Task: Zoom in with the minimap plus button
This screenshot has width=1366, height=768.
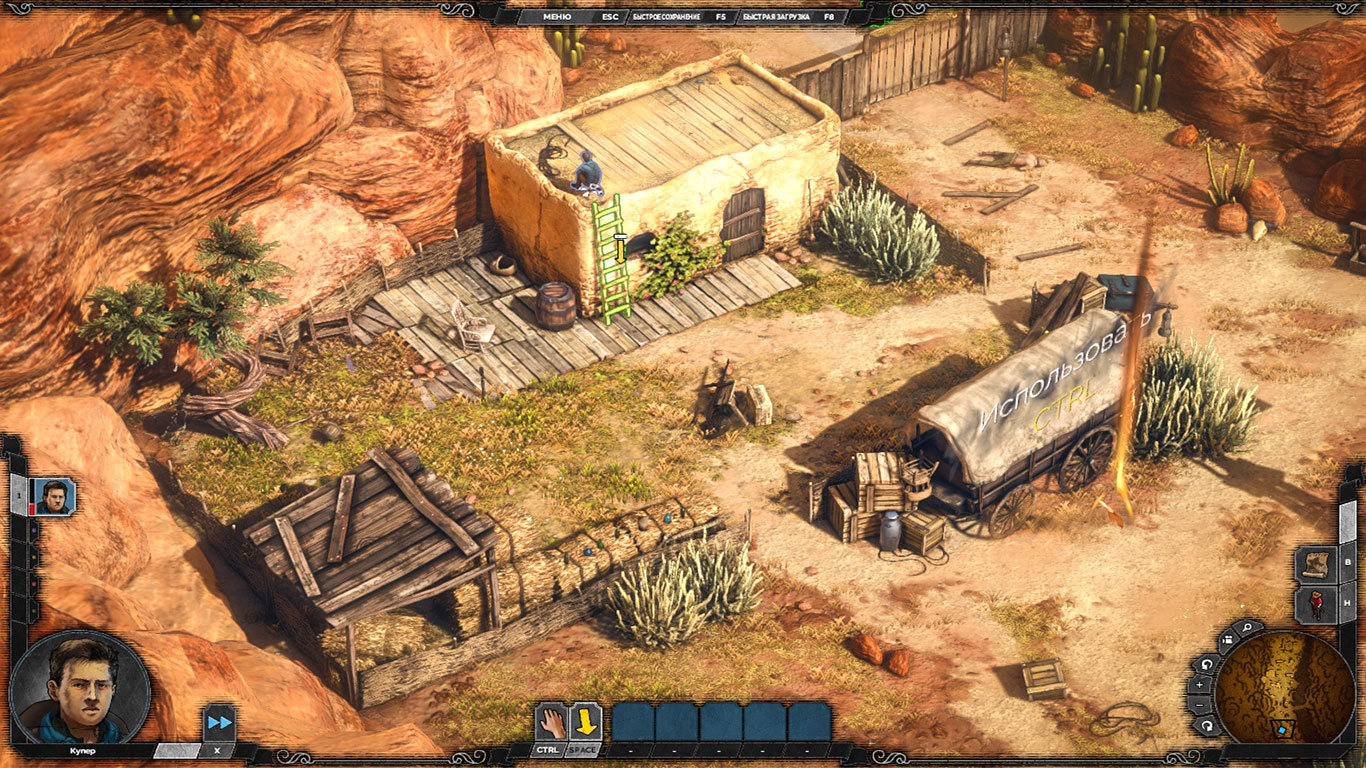Action: [x=1202, y=686]
